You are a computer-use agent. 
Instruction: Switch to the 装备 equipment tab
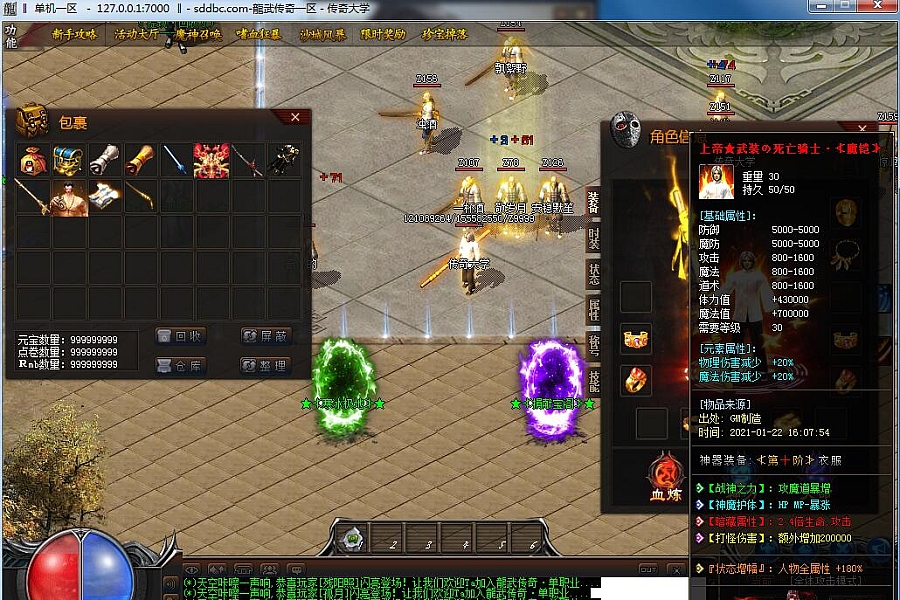click(x=593, y=201)
